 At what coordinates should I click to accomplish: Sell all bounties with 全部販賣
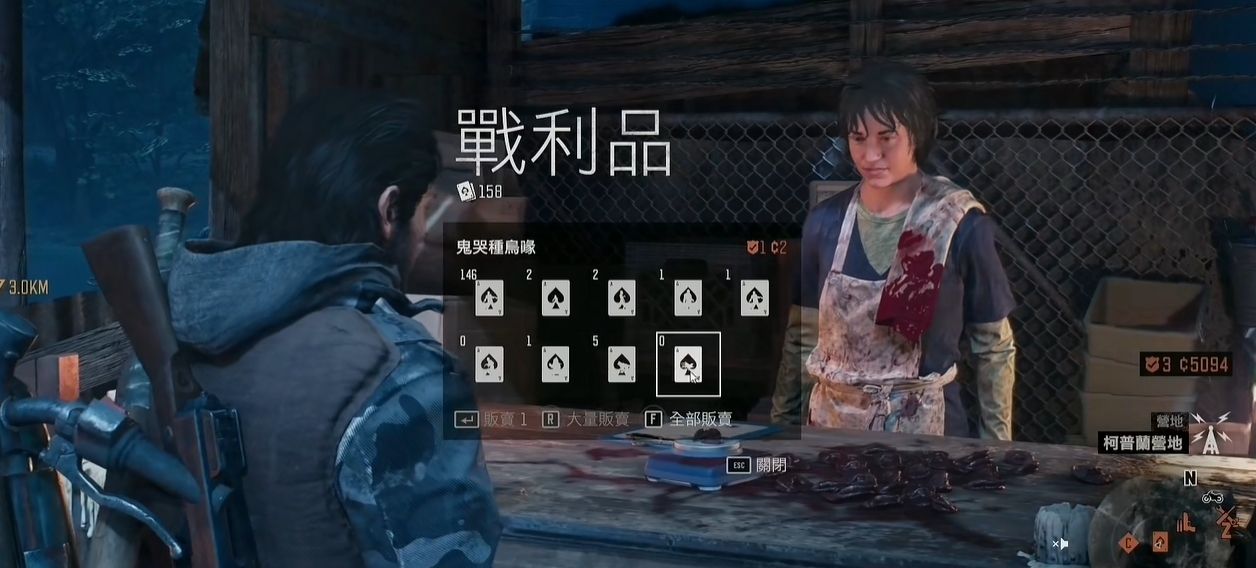(689, 419)
